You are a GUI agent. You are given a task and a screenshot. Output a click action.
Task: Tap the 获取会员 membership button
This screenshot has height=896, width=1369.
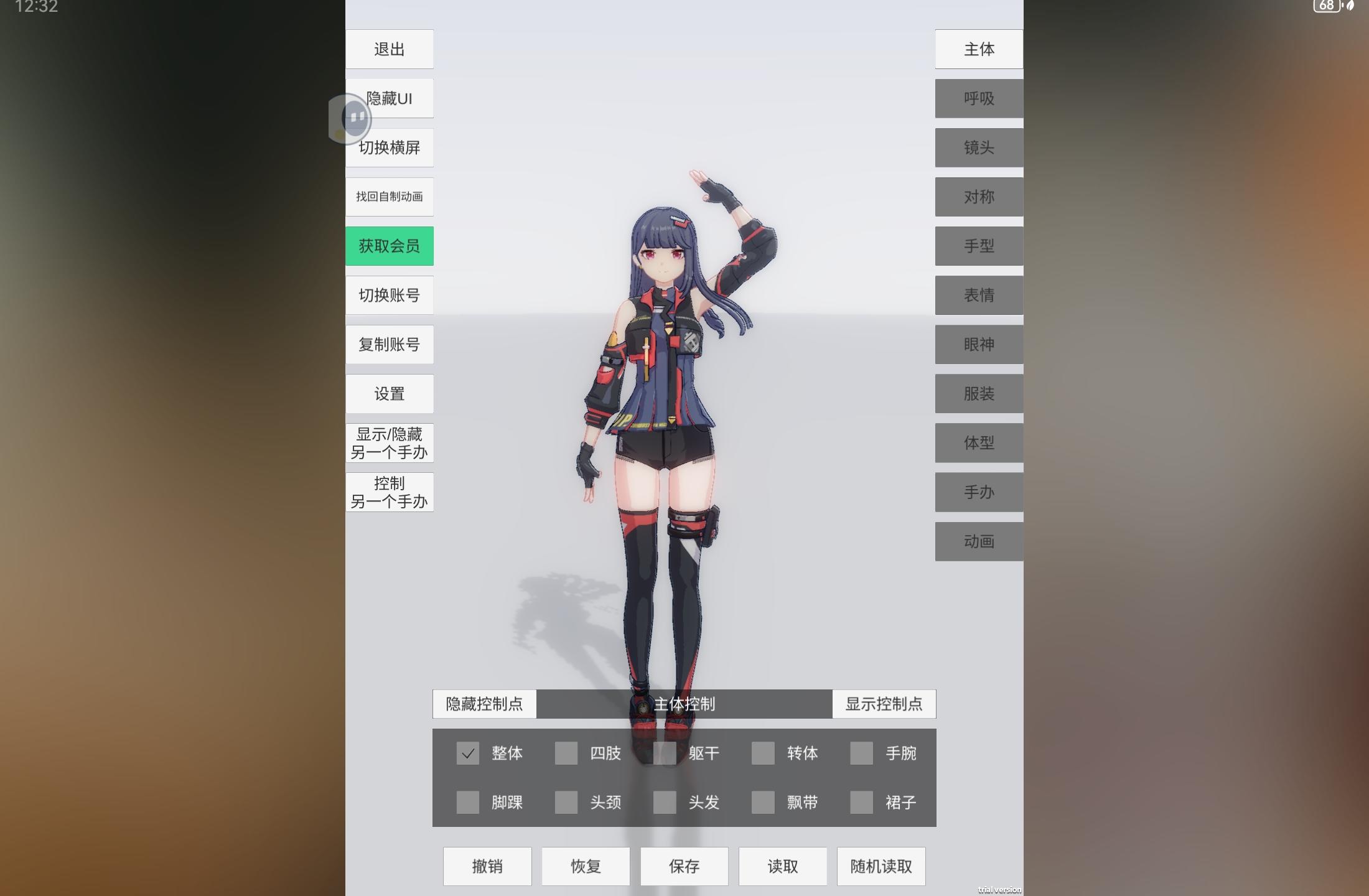pos(390,246)
